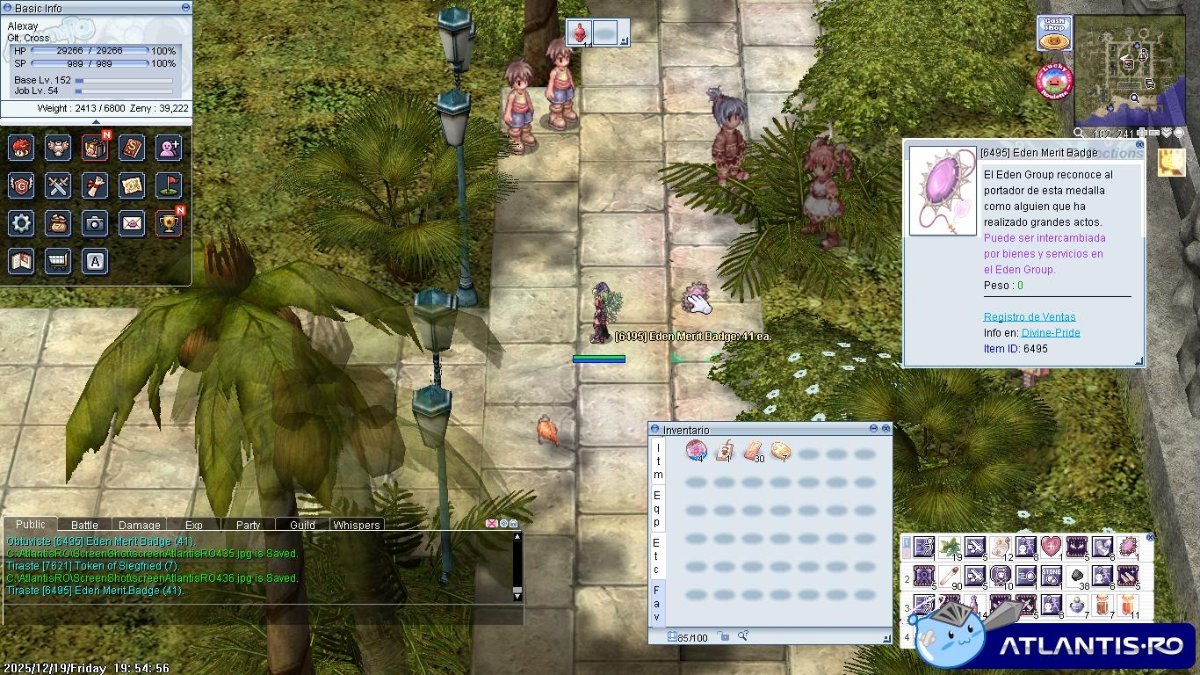The height and width of the screenshot is (675, 1200).
Task: Select the first inventory item with quantity 4
Action: (x=695, y=452)
